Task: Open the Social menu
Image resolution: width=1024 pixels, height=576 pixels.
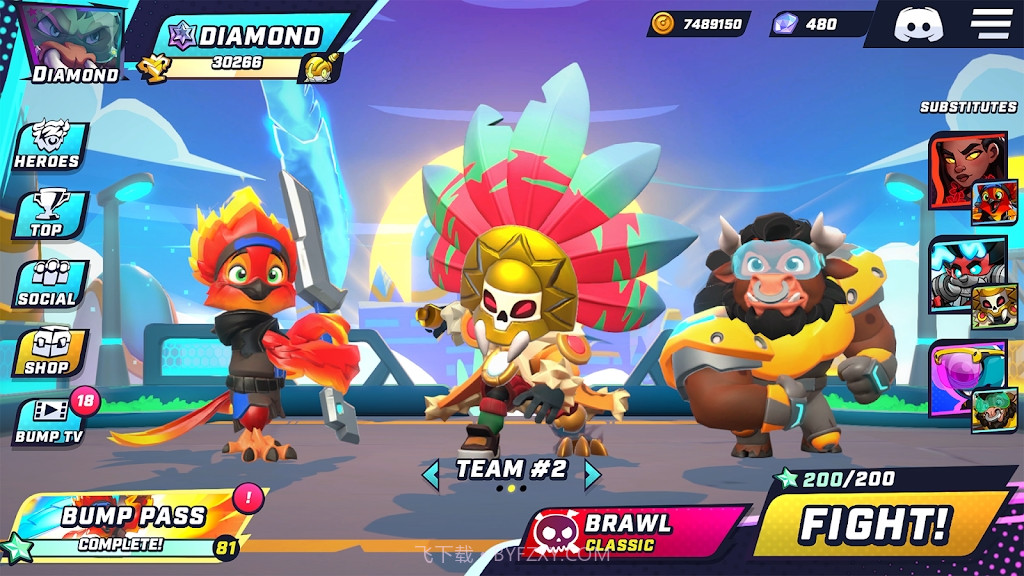Action: 47,284
